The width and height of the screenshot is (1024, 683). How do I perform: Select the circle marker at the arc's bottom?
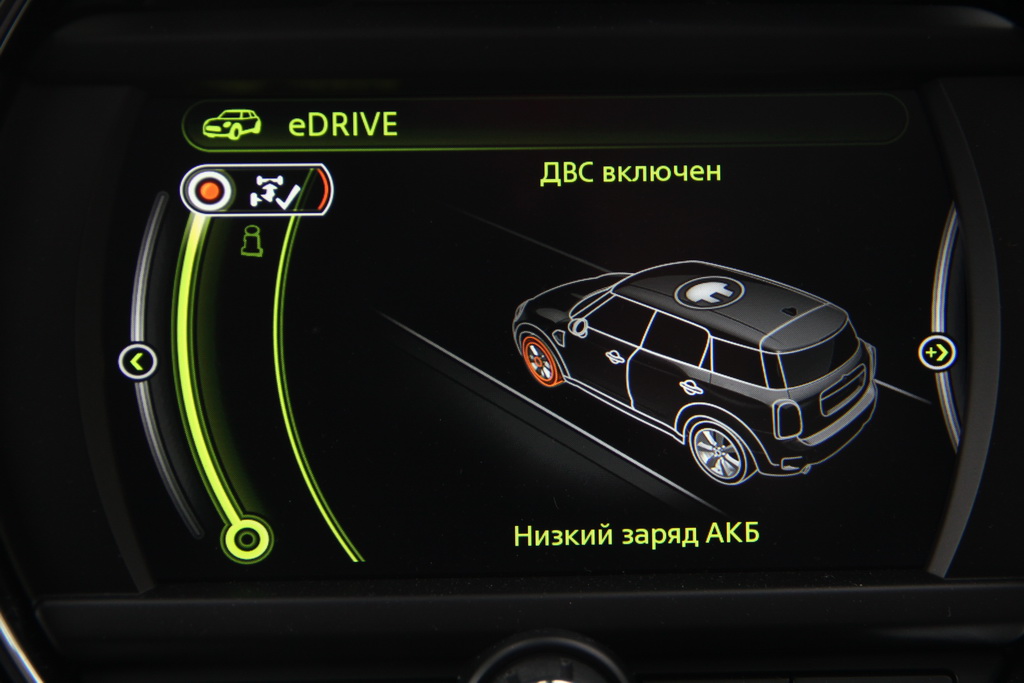point(245,539)
